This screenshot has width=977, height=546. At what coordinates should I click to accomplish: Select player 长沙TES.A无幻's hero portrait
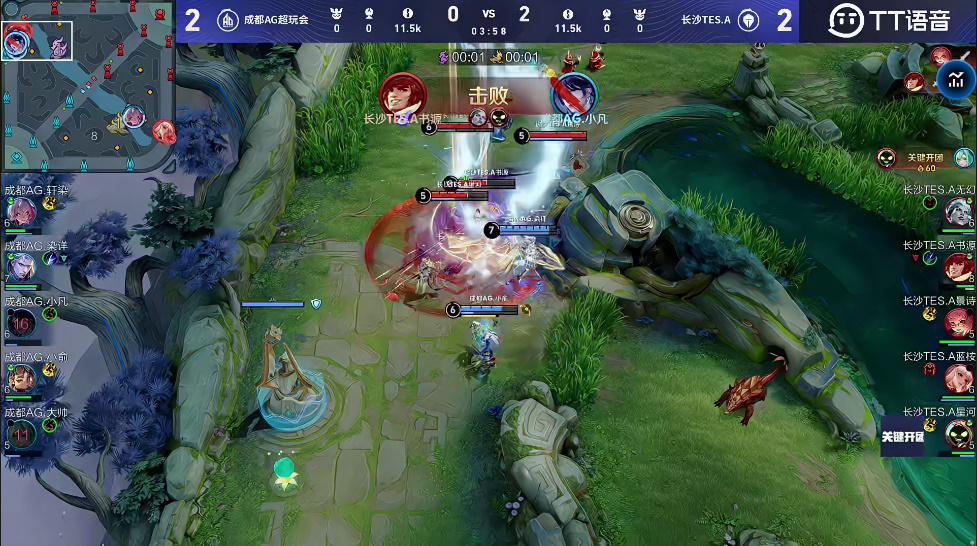957,210
